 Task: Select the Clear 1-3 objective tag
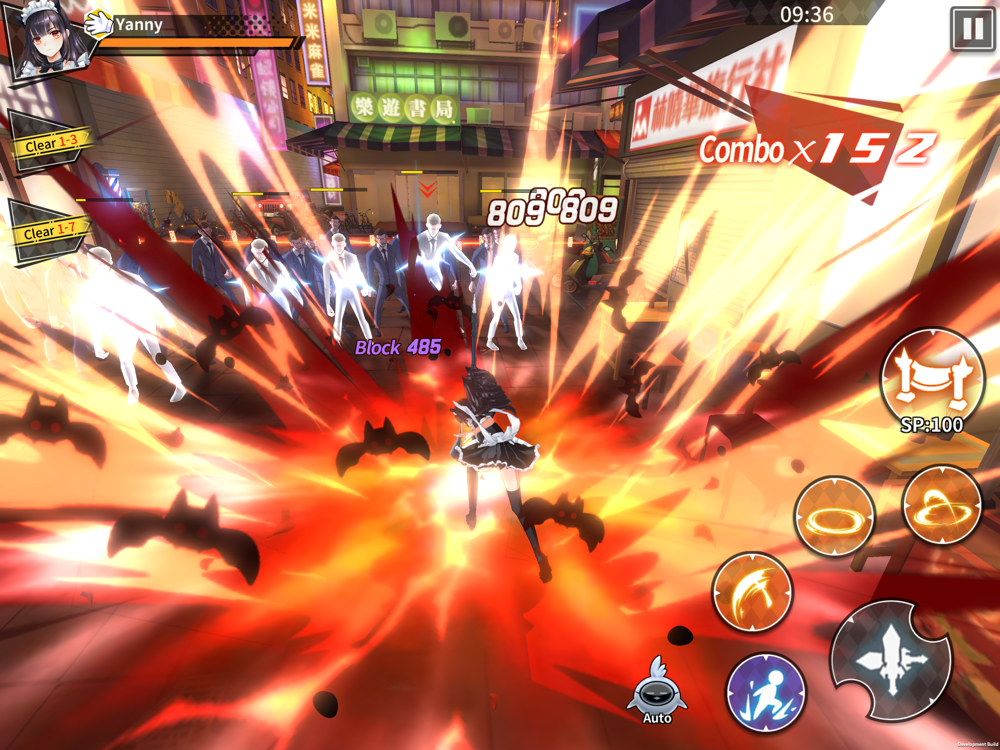(50, 144)
